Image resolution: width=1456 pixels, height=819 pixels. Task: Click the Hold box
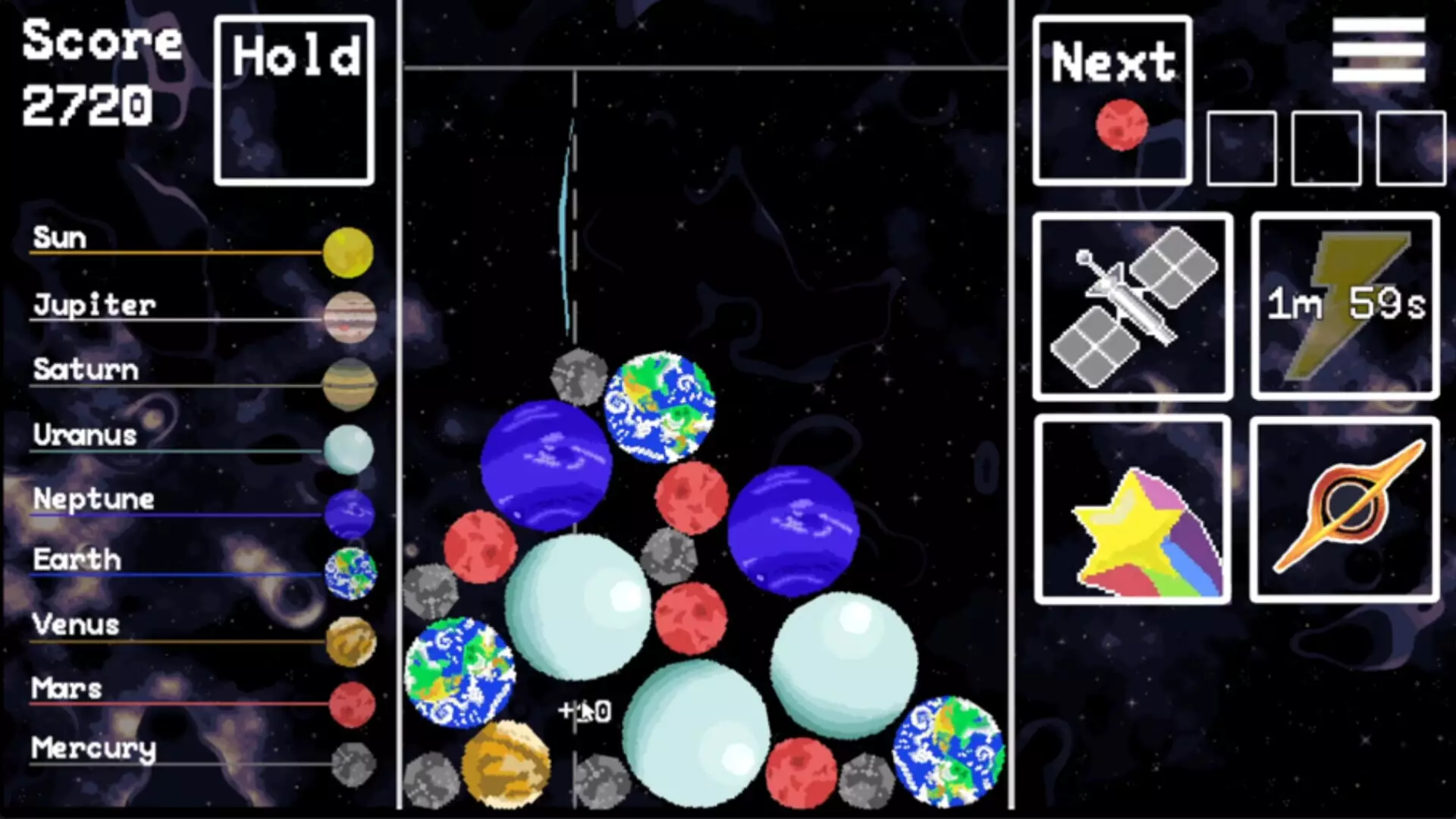pyautogui.click(x=294, y=97)
